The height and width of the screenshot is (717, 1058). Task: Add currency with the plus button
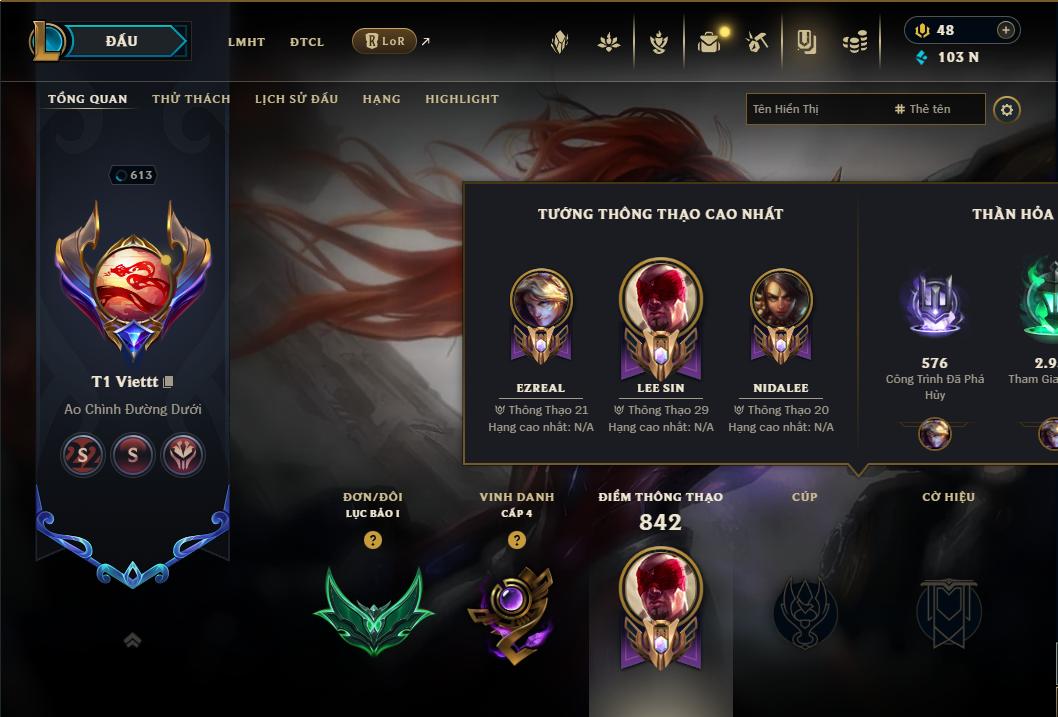click(x=1006, y=30)
